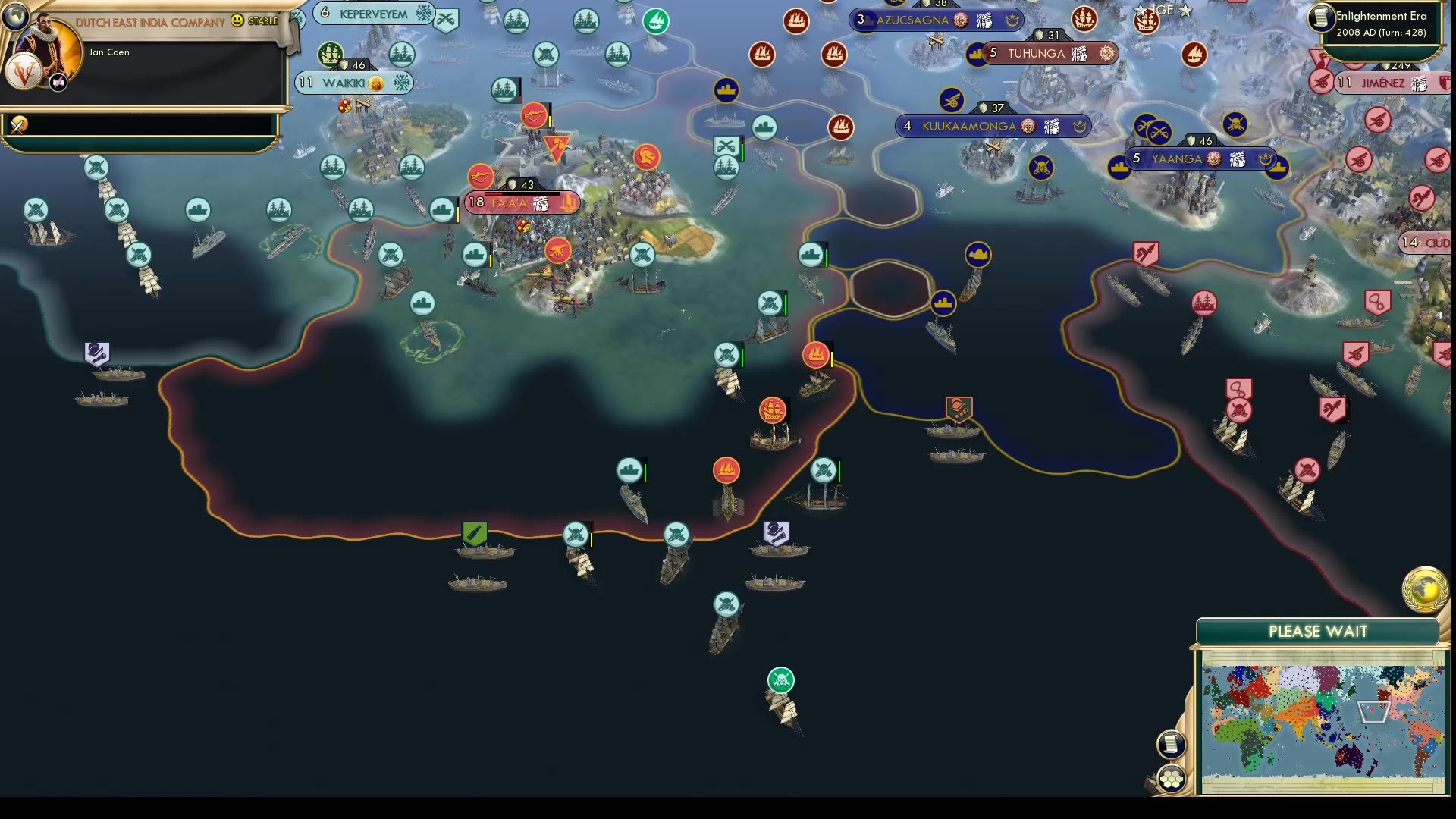The height and width of the screenshot is (819, 1456).
Task: Click the notification scroll icon beside the minimap
Action: tap(1172, 744)
